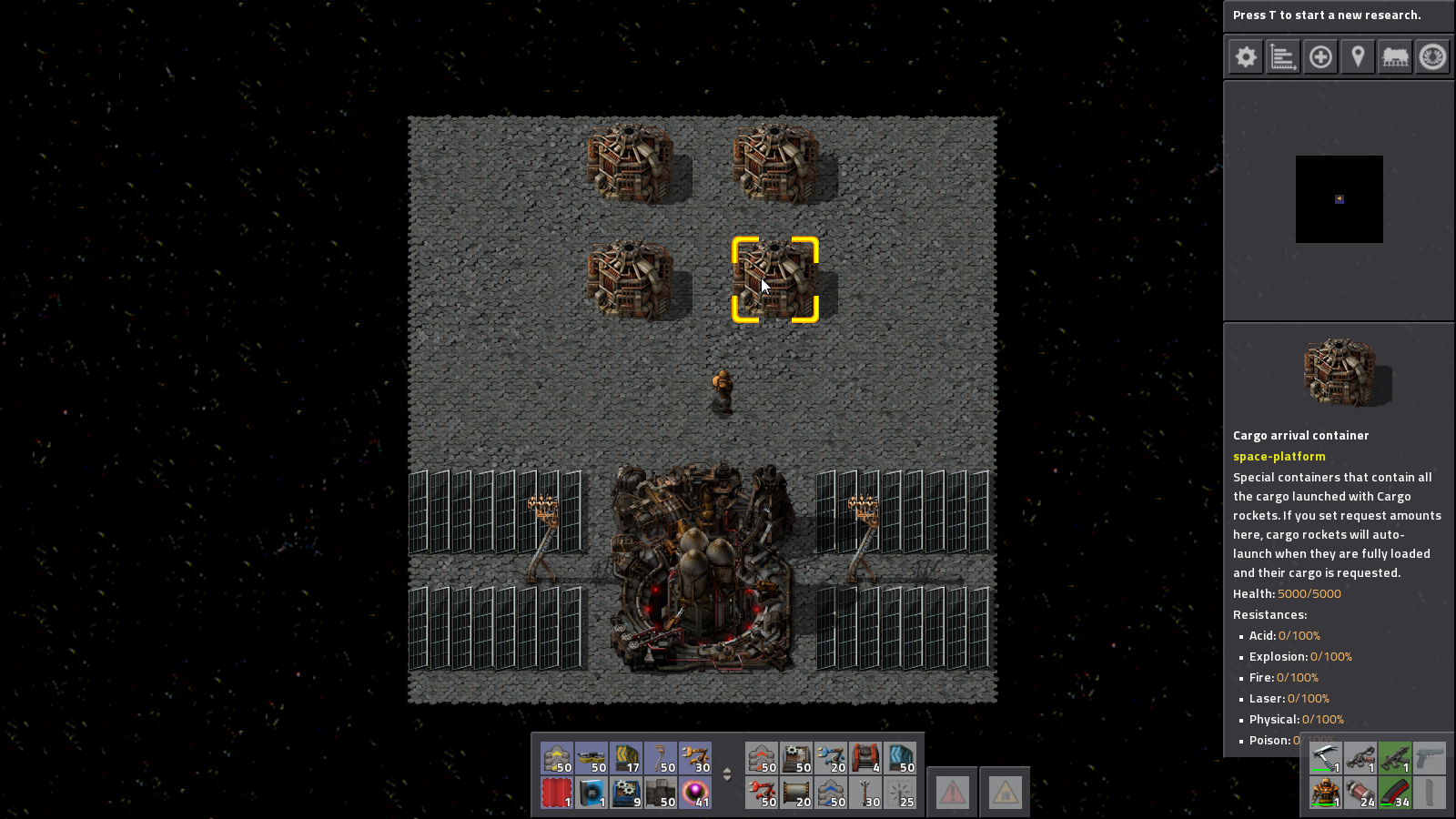The height and width of the screenshot is (819, 1456).
Task: Choose the assembling machine slot with 9
Action: click(626, 793)
